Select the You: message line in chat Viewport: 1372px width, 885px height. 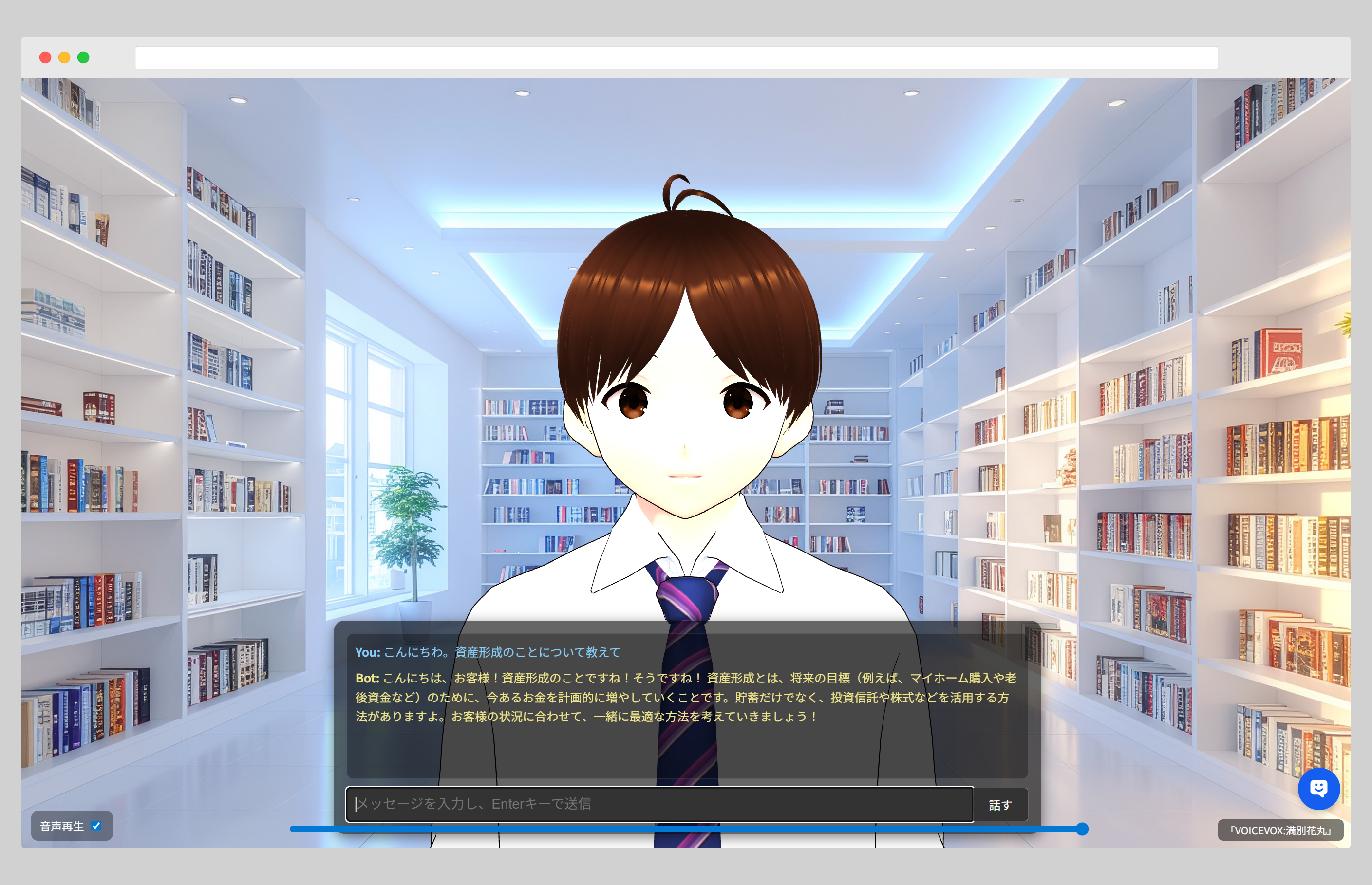tap(488, 652)
